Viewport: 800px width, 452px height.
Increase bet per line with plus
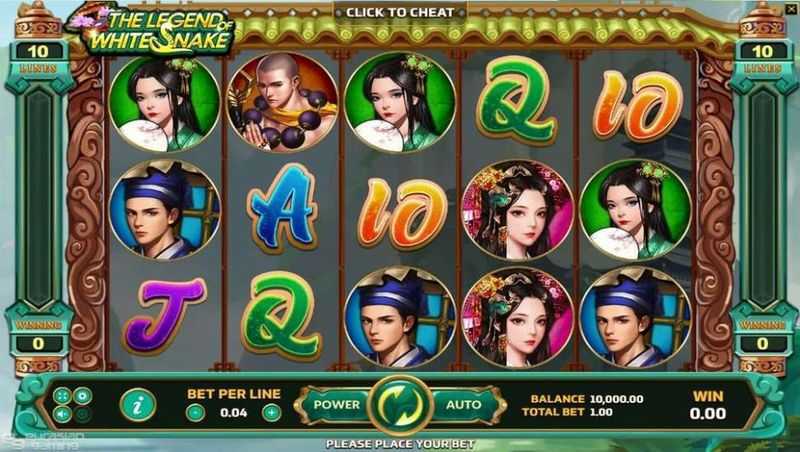click(x=271, y=412)
